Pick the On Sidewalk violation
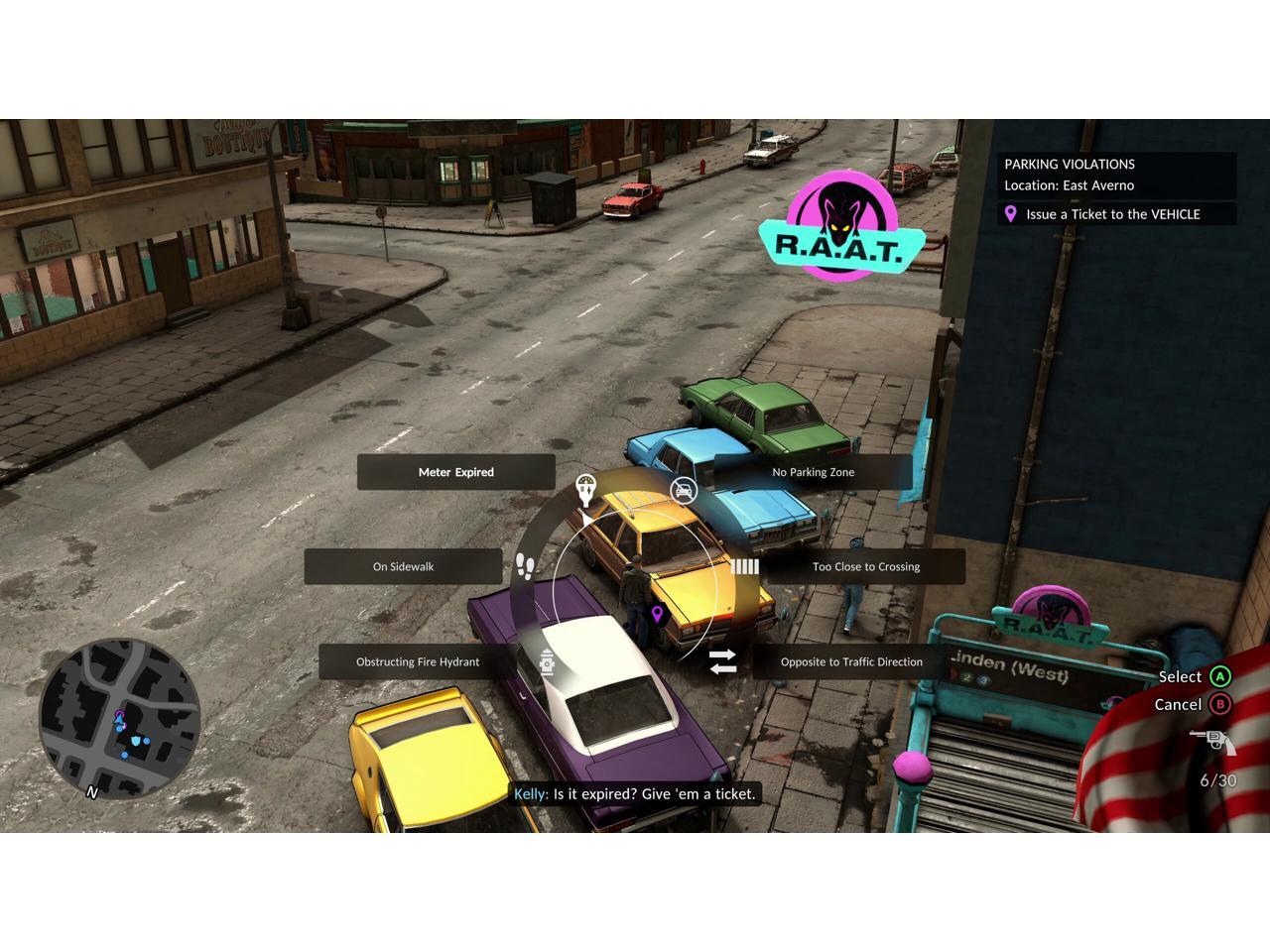 pos(403,566)
